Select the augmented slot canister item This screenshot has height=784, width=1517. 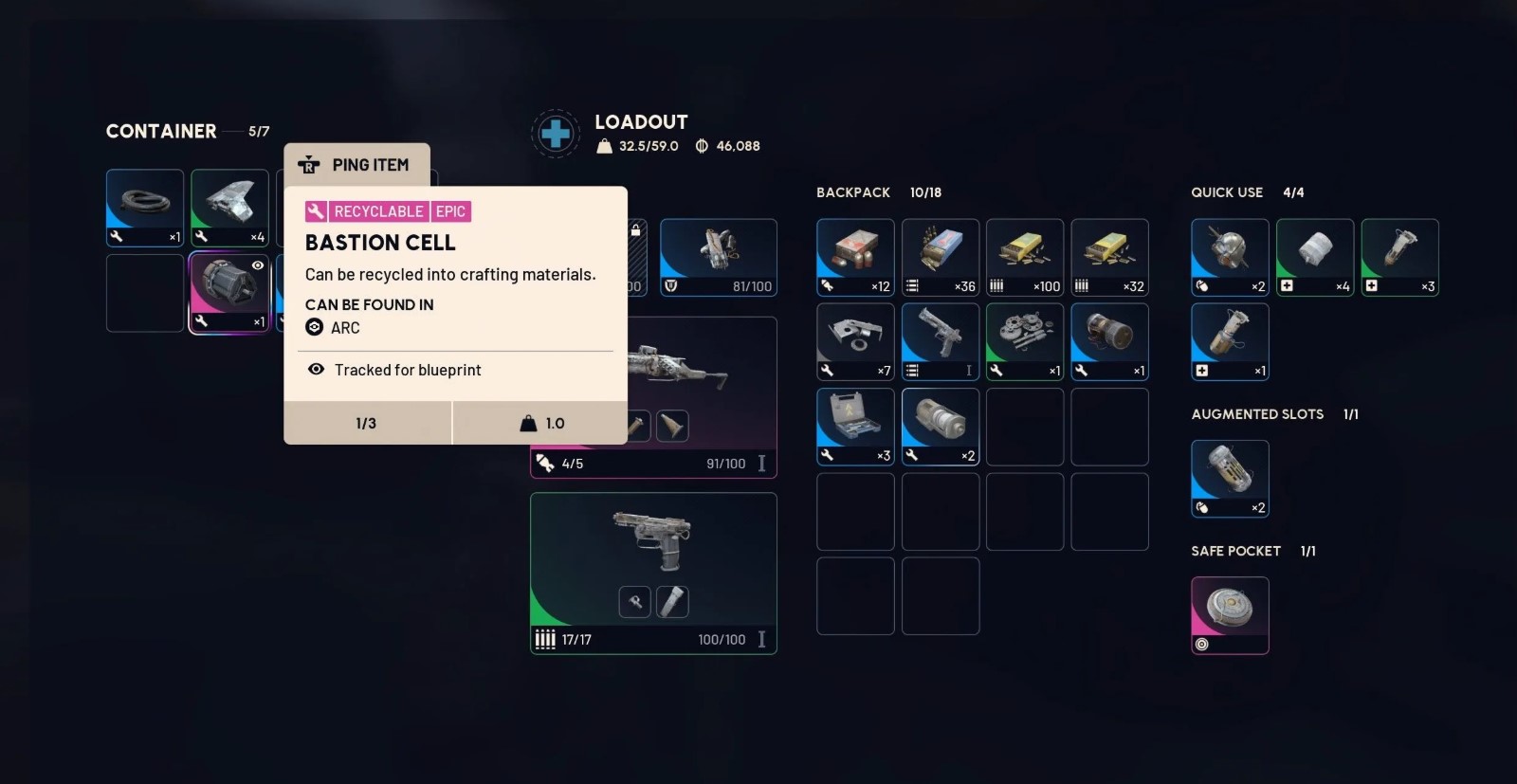1230,478
